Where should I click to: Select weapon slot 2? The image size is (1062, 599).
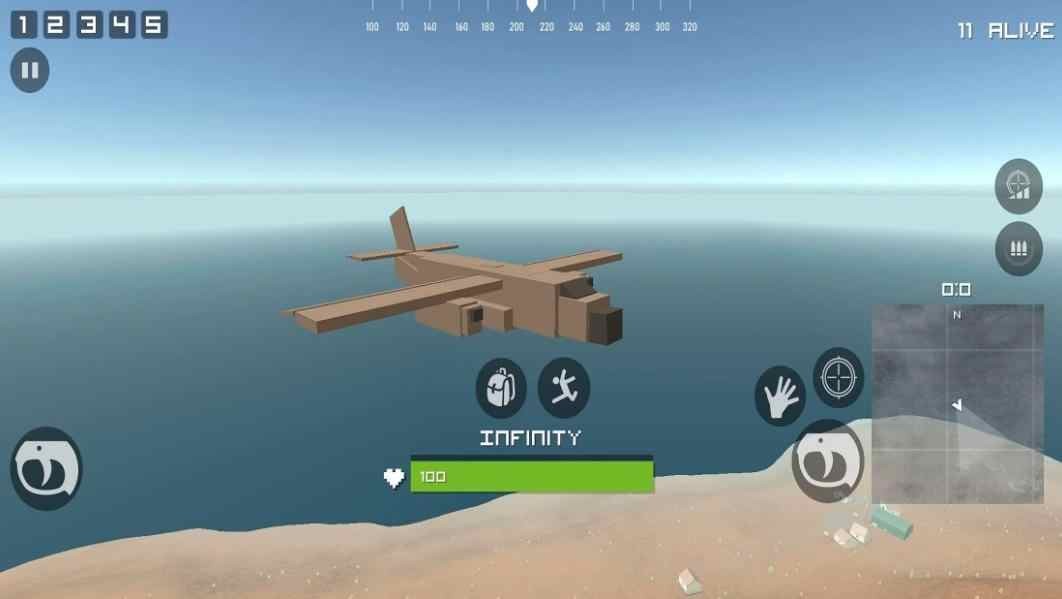(x=56, y=25)
